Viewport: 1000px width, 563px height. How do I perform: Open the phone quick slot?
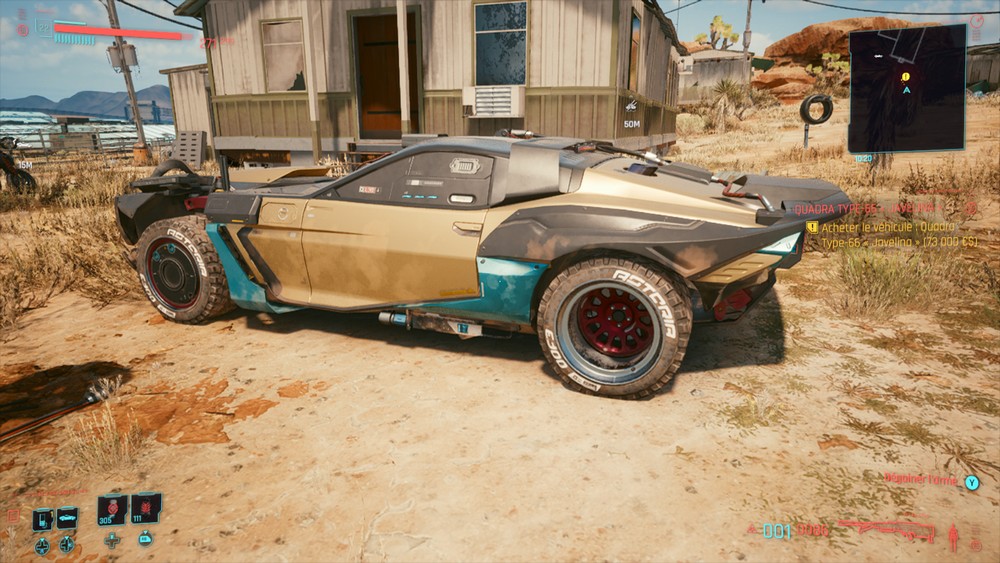42,519
